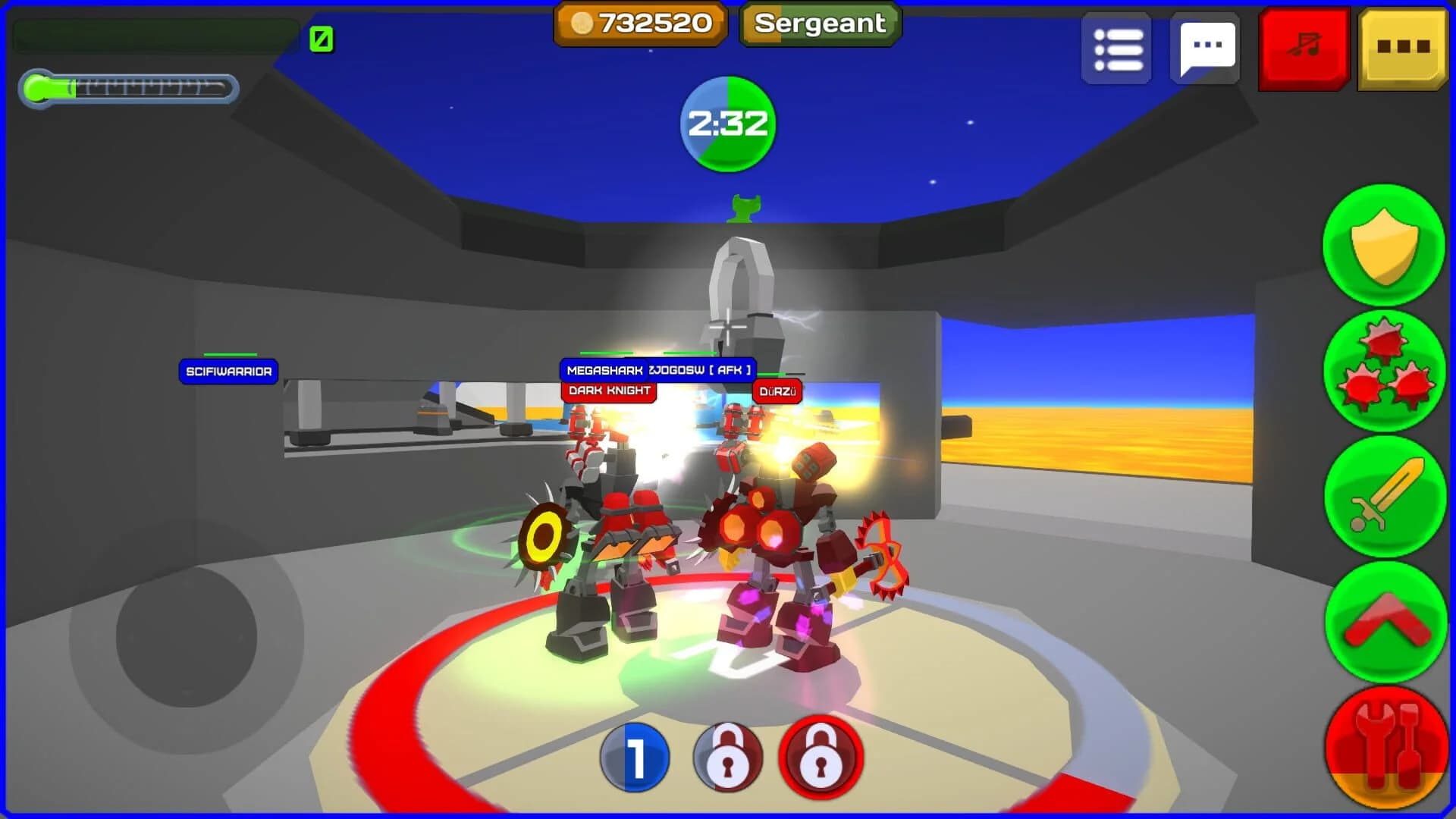
Task: Check the coin balance 732520
Action: pyautogui.click(x=639, y=24)
